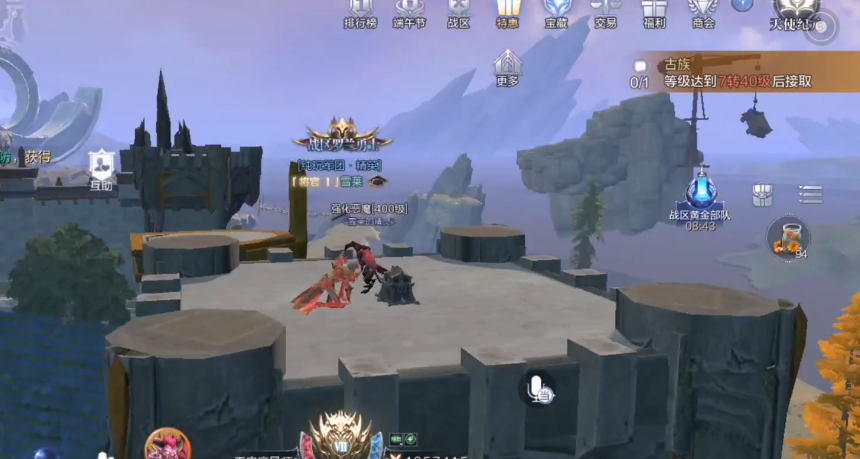
Task: Open the 宝藏 treasure menu
Action: click(x=557, y=12)
